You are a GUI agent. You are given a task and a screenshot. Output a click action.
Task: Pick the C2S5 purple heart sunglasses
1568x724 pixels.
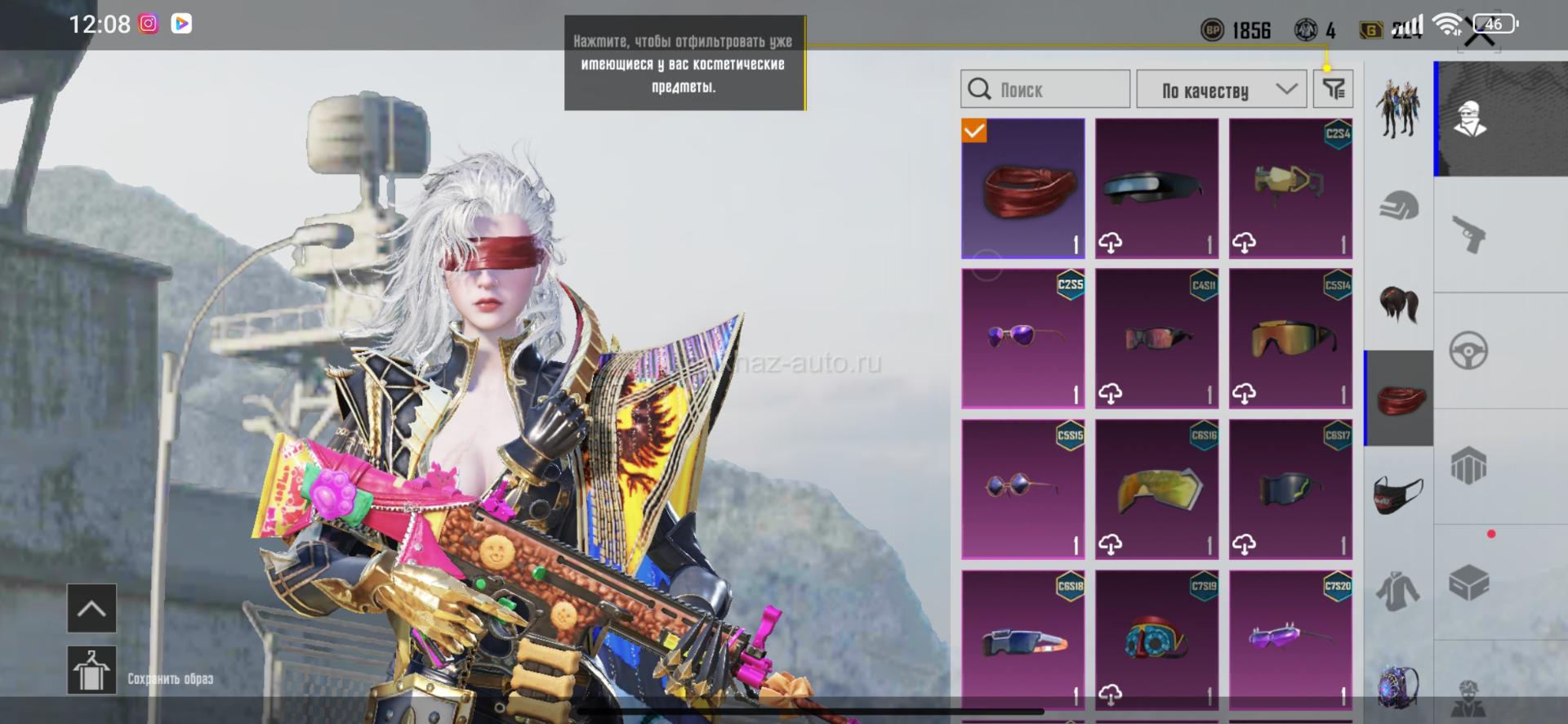1023,338
